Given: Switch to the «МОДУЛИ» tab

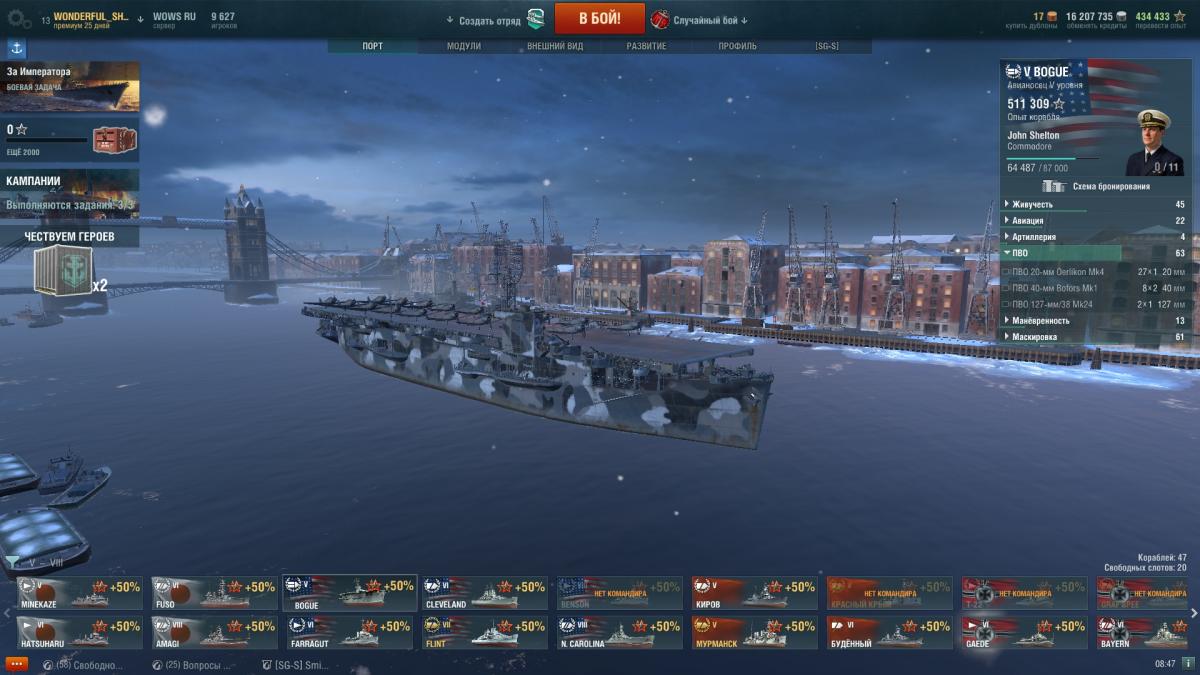Looking at the screenshot, I should 463,46.
